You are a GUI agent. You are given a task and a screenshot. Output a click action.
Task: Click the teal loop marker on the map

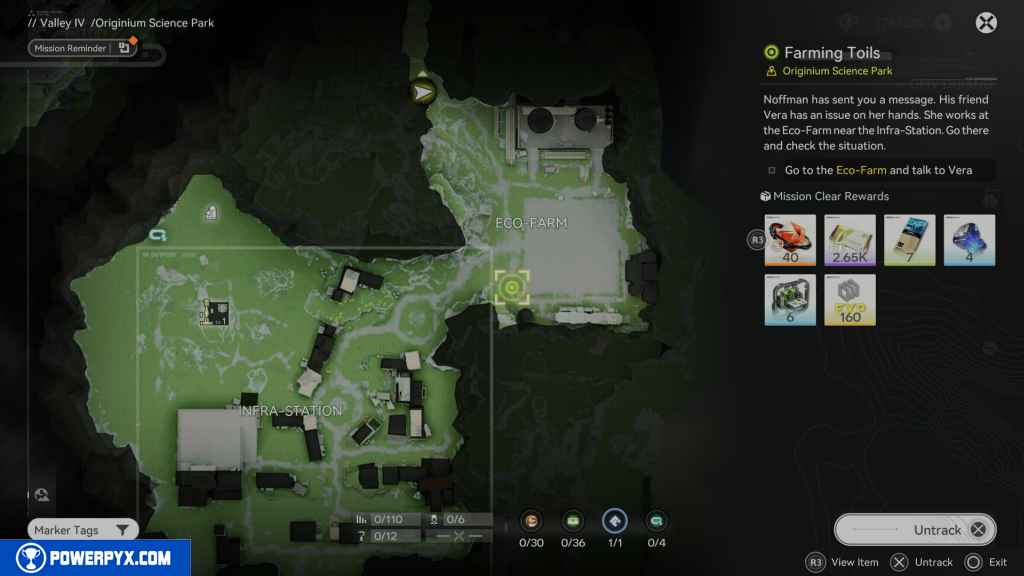click(x=156, y=235)
